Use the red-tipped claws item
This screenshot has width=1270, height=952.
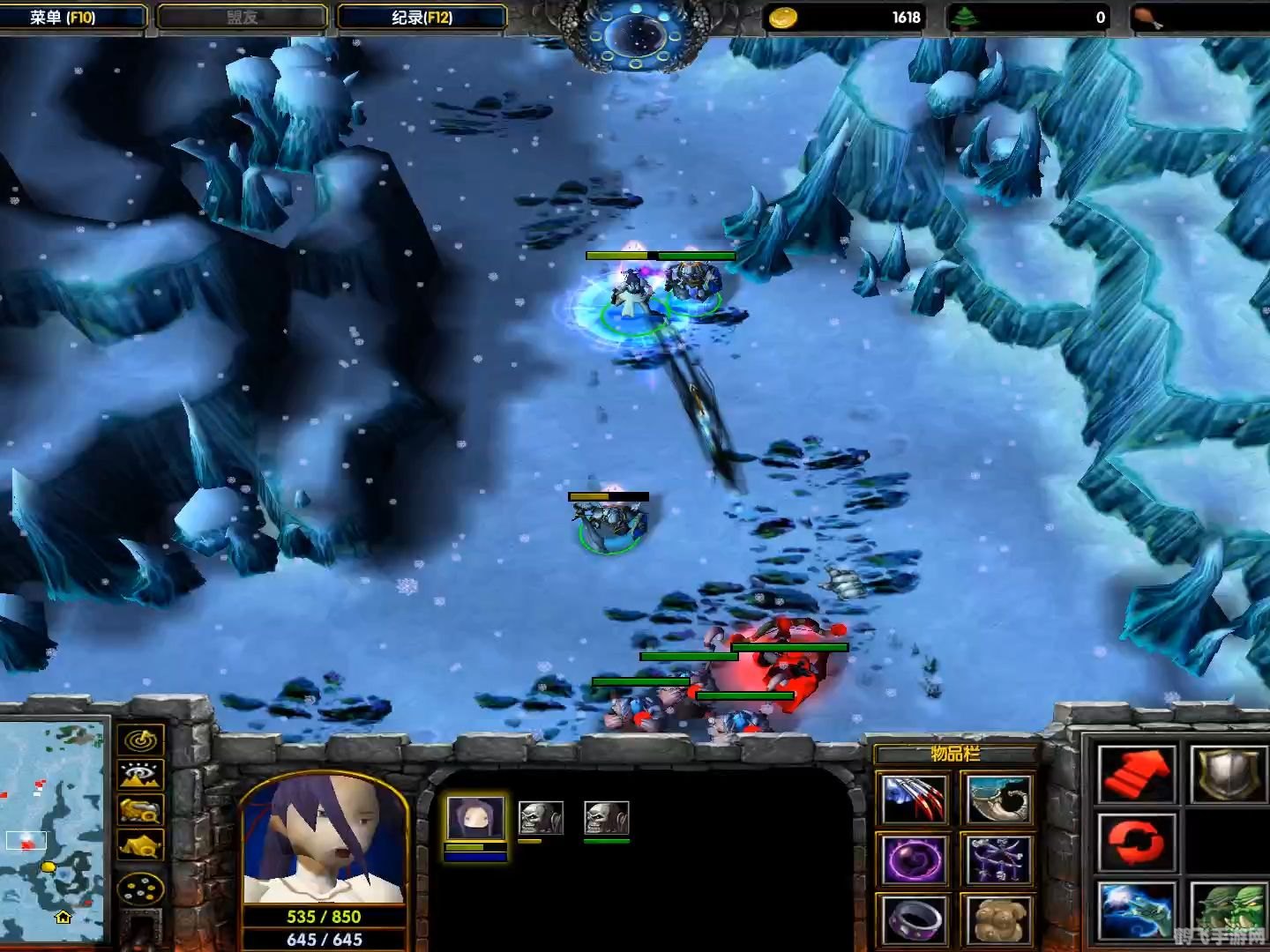(x=915, y=799)
